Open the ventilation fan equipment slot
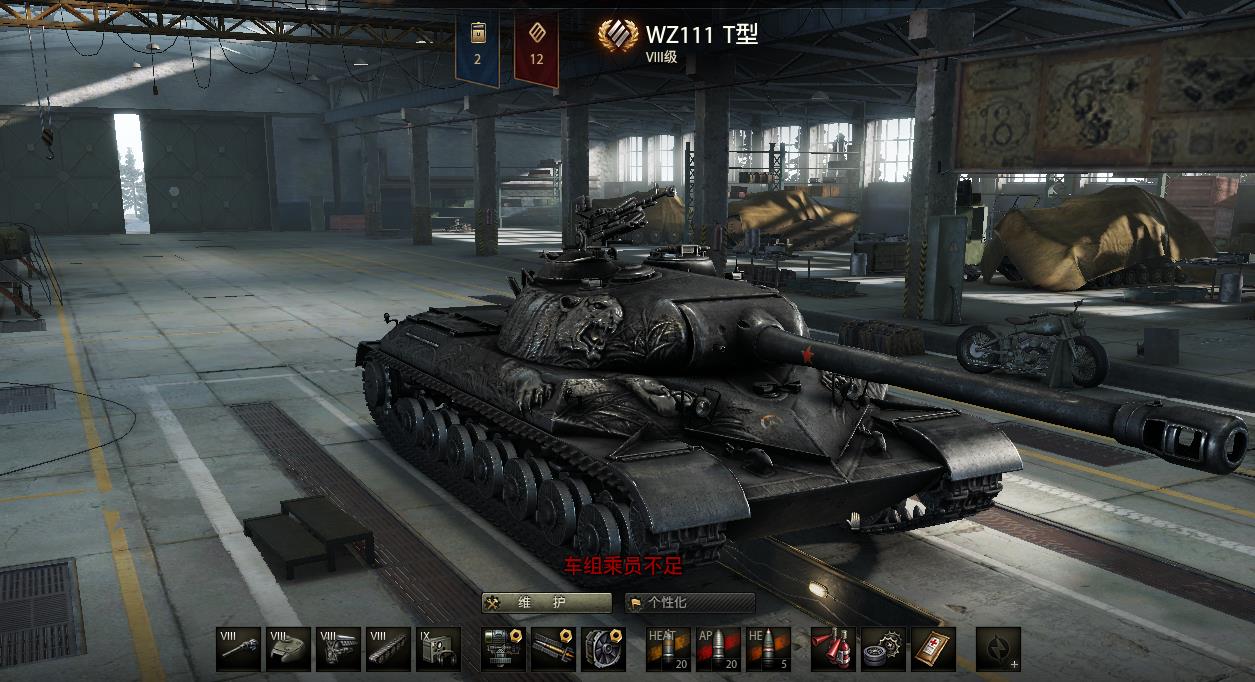The width and height of the screenshot is (1255, 682). tap(603, 649)
